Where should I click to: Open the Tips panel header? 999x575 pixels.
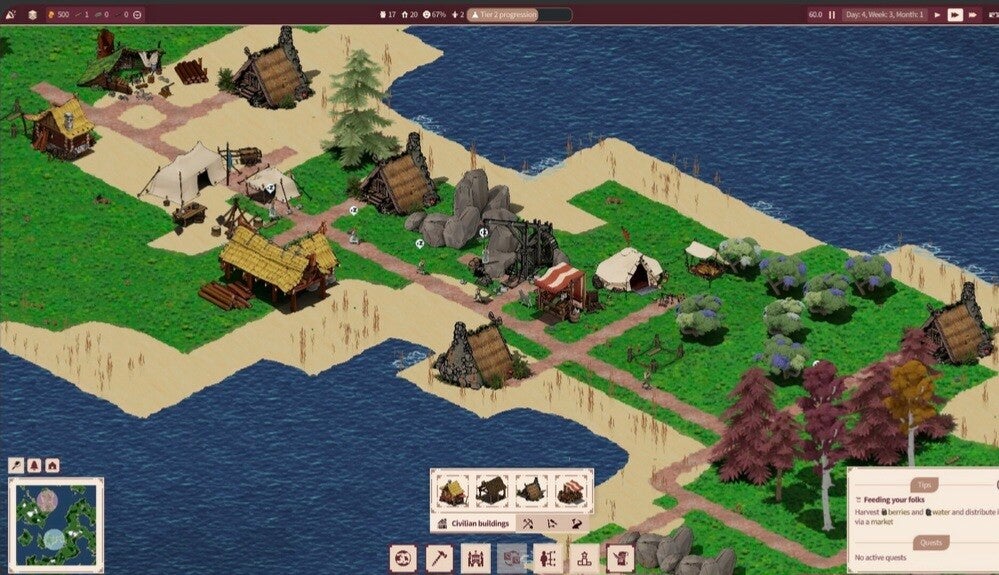pos(923,484)
